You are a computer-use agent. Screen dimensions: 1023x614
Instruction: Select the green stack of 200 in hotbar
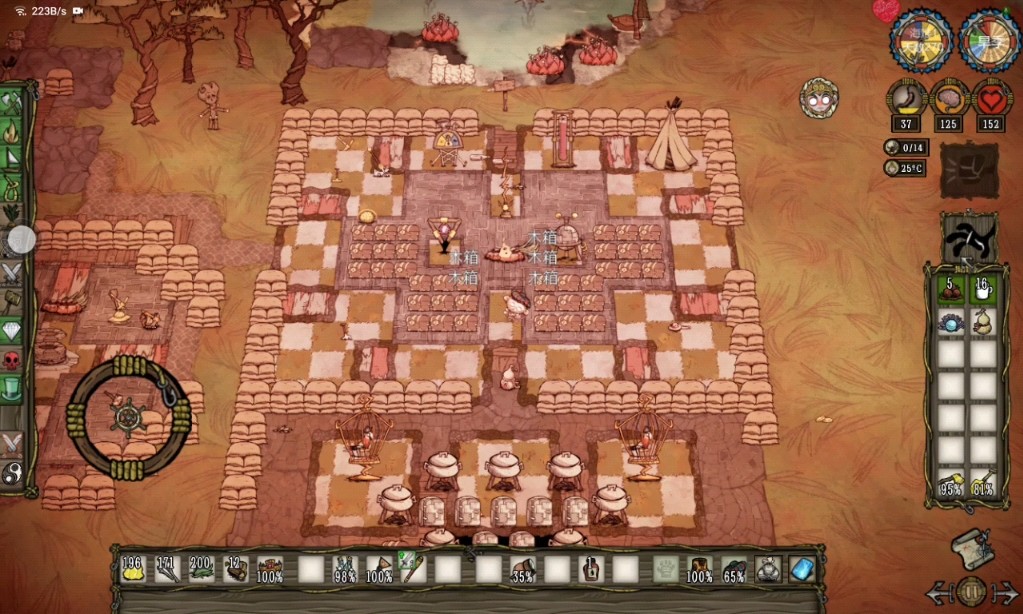(201, 569)
